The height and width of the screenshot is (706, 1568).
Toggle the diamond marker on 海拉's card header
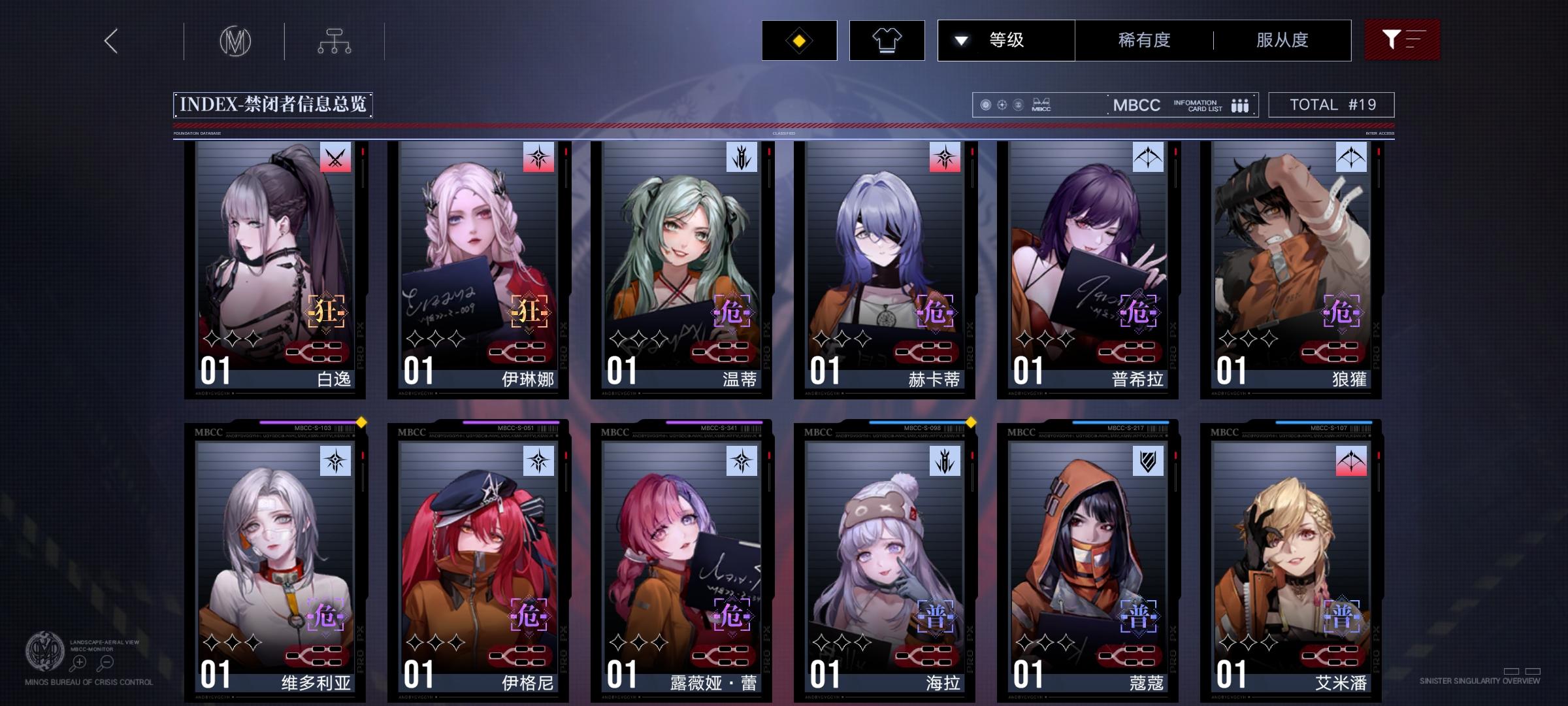click(970, 423)
